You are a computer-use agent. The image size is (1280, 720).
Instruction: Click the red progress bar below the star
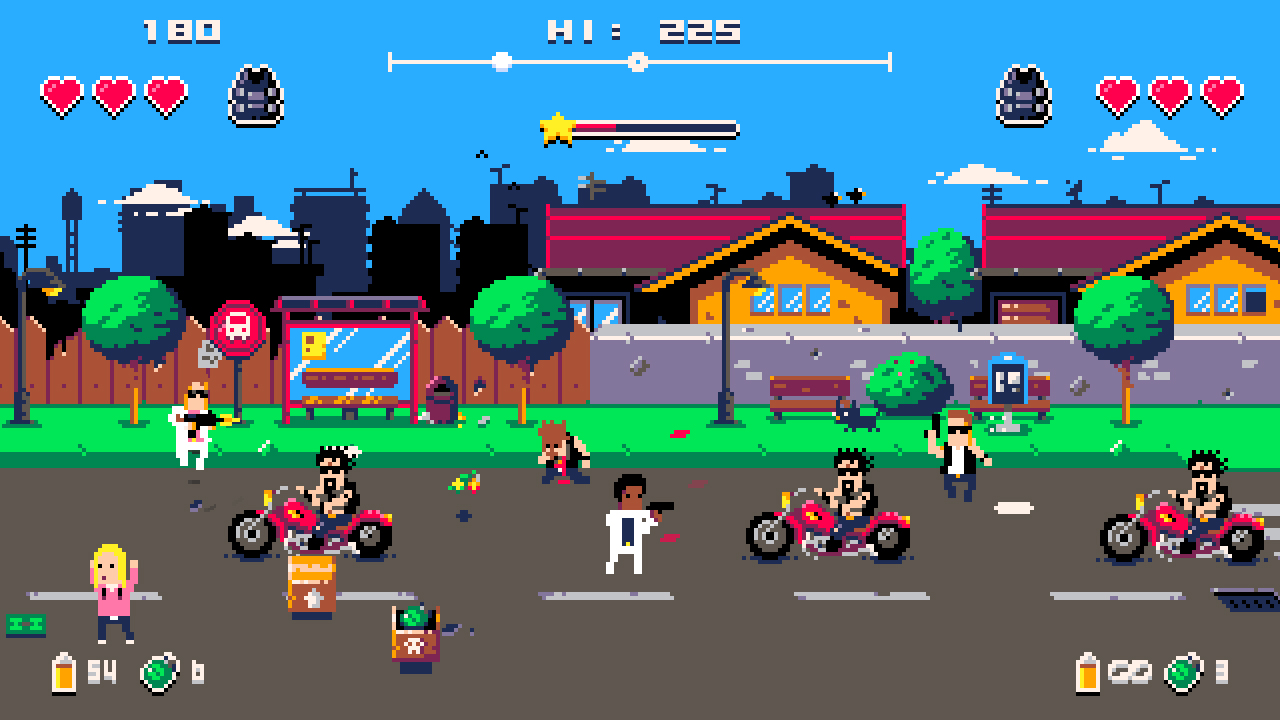(595, 128)
